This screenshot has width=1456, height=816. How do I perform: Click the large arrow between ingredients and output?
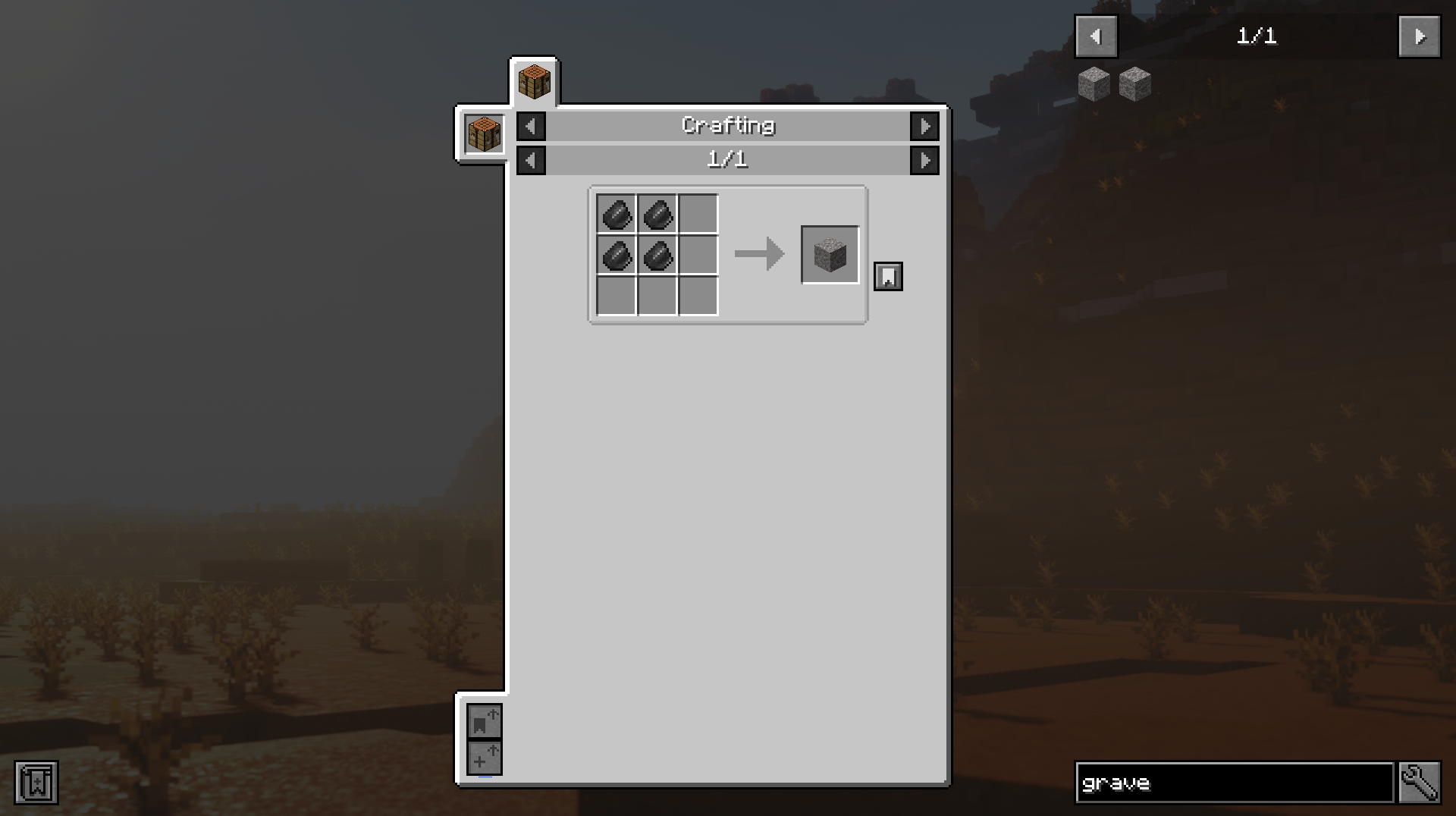coord(758,255)
